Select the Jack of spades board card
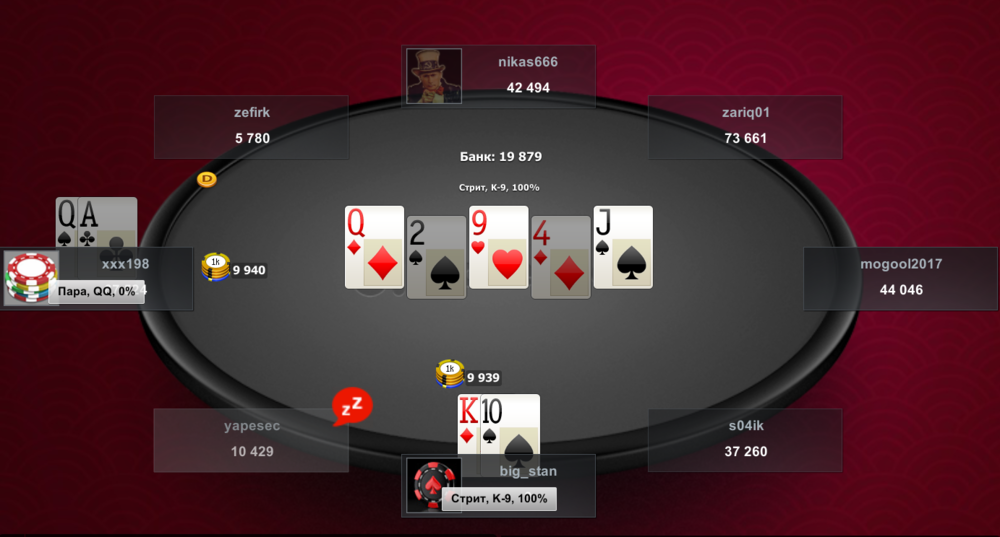 (x=622, y=248)
